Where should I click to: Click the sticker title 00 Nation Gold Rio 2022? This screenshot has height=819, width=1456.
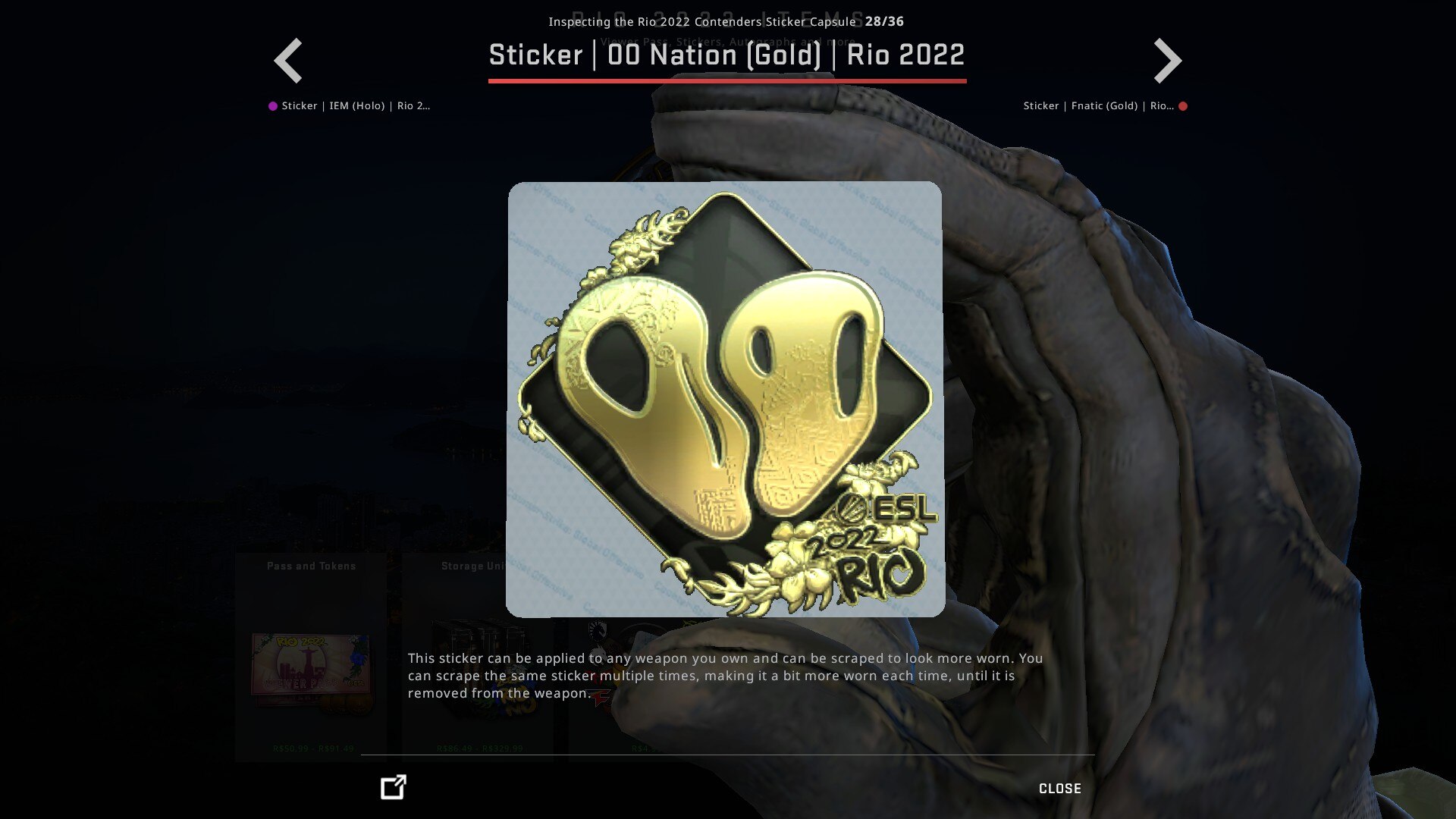point(726,55)
